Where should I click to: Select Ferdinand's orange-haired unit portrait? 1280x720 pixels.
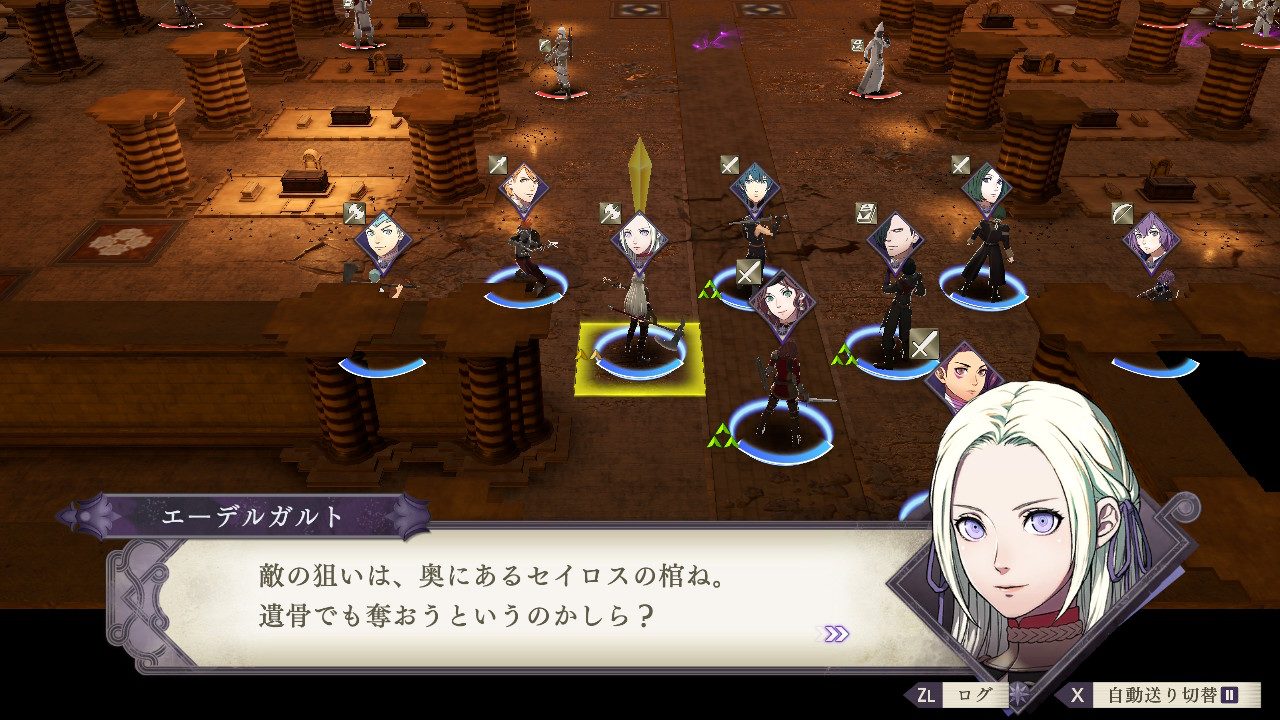coord(520,190)
